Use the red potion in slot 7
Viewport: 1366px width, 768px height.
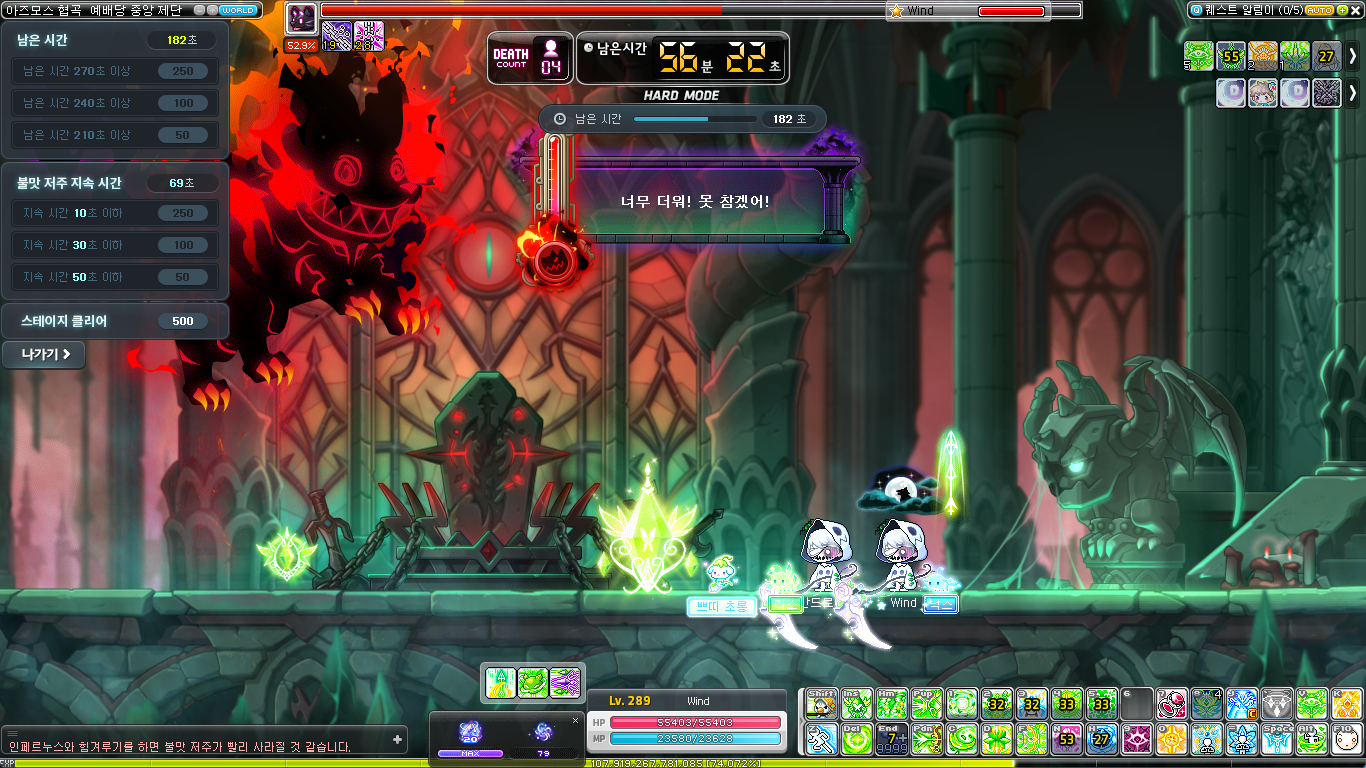pos(1171,704)
